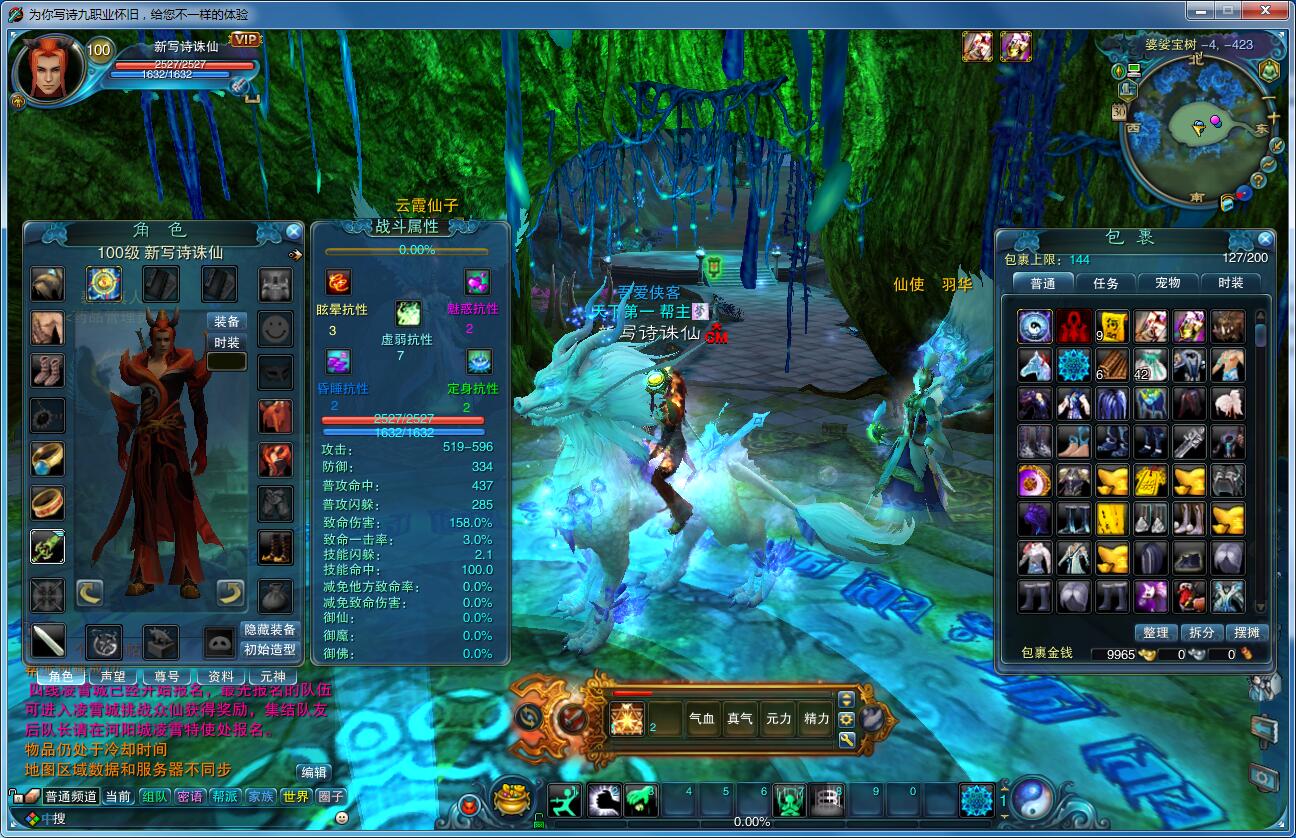Click the player portrait avatar
This screenshot has width=1296, height=838.
pyautogui.click(x=49, y=68)
